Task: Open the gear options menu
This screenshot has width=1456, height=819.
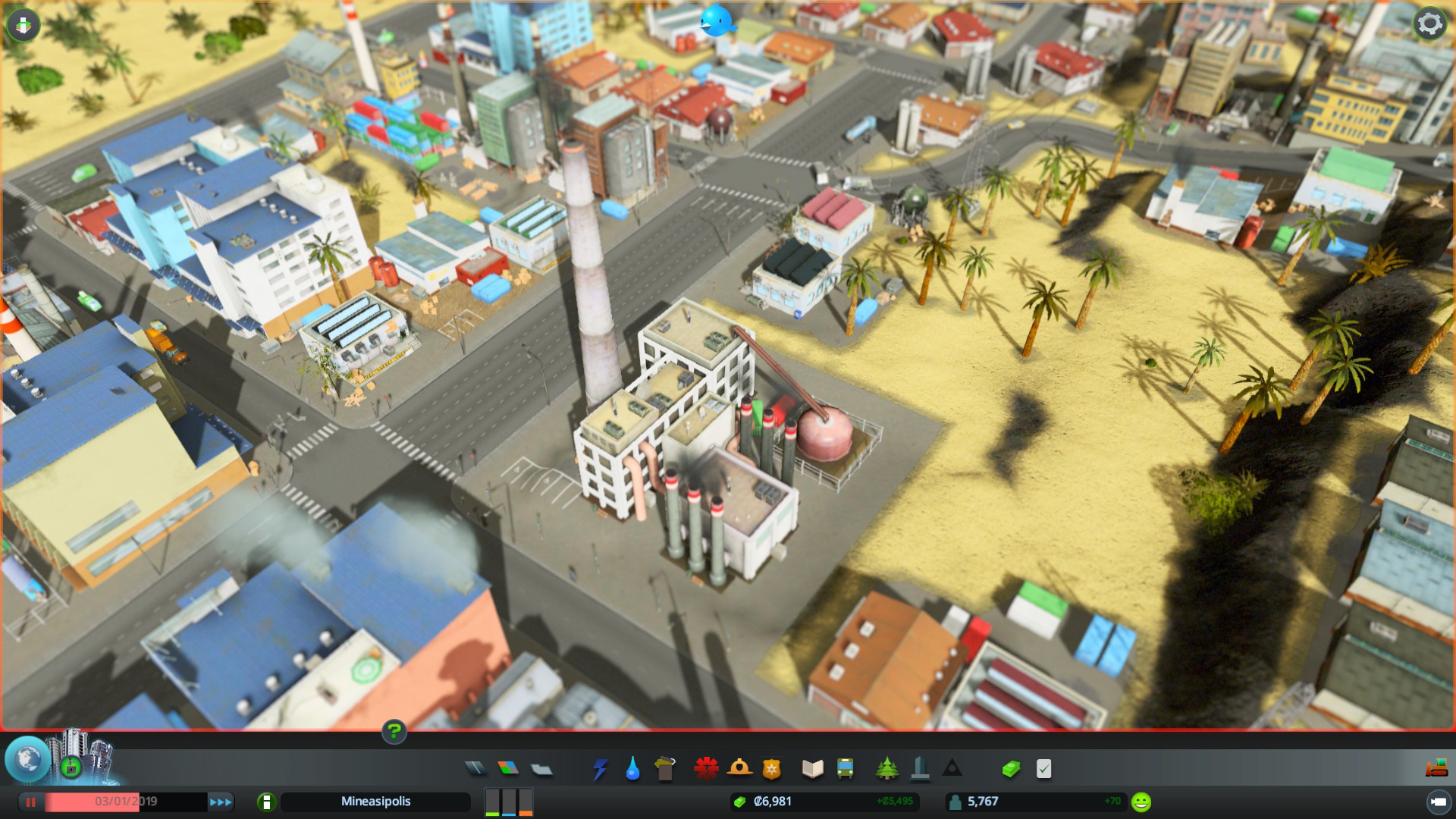Action: pos(1429,24)
